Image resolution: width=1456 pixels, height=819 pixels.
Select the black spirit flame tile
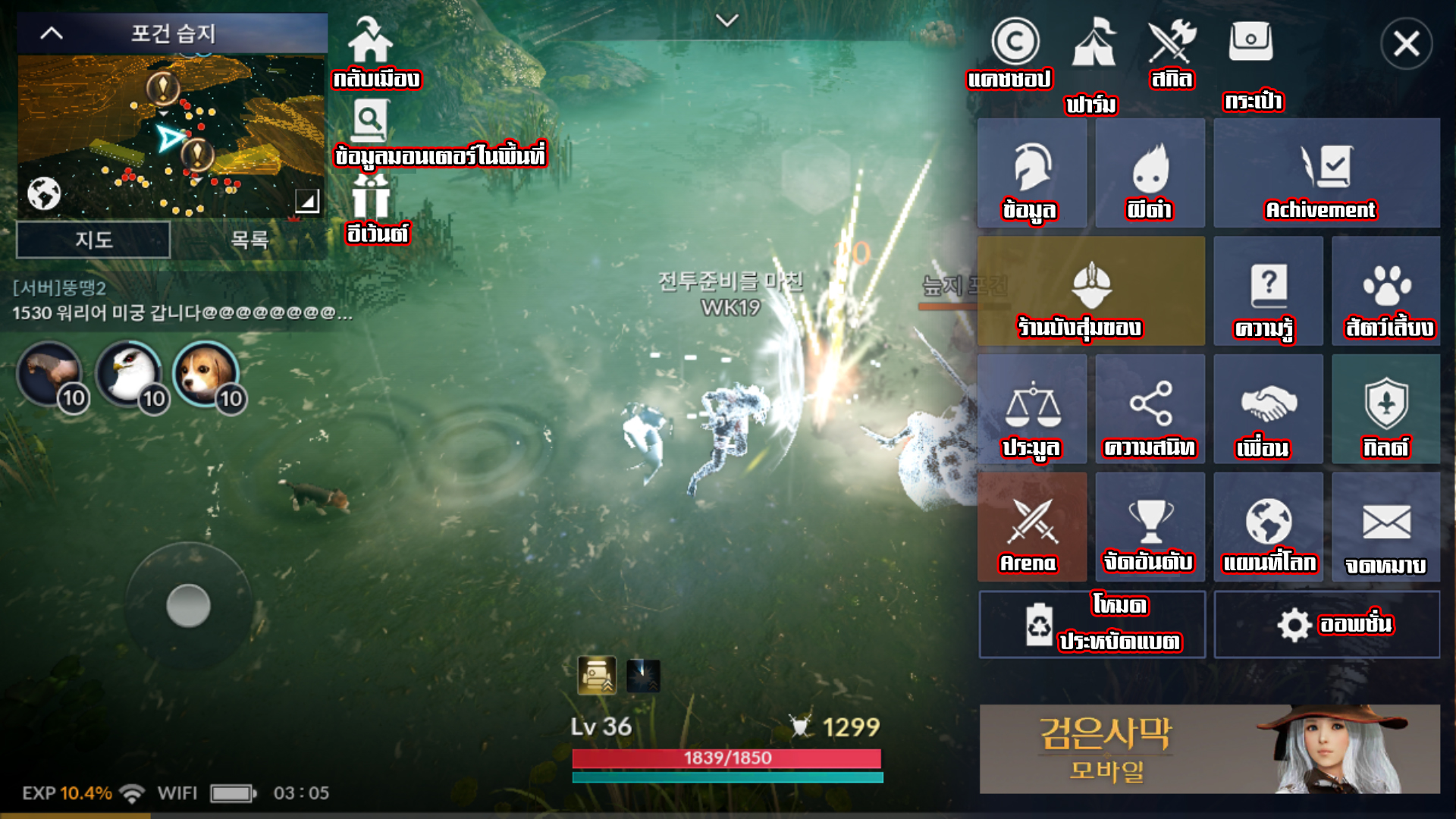coord(1150,173)
